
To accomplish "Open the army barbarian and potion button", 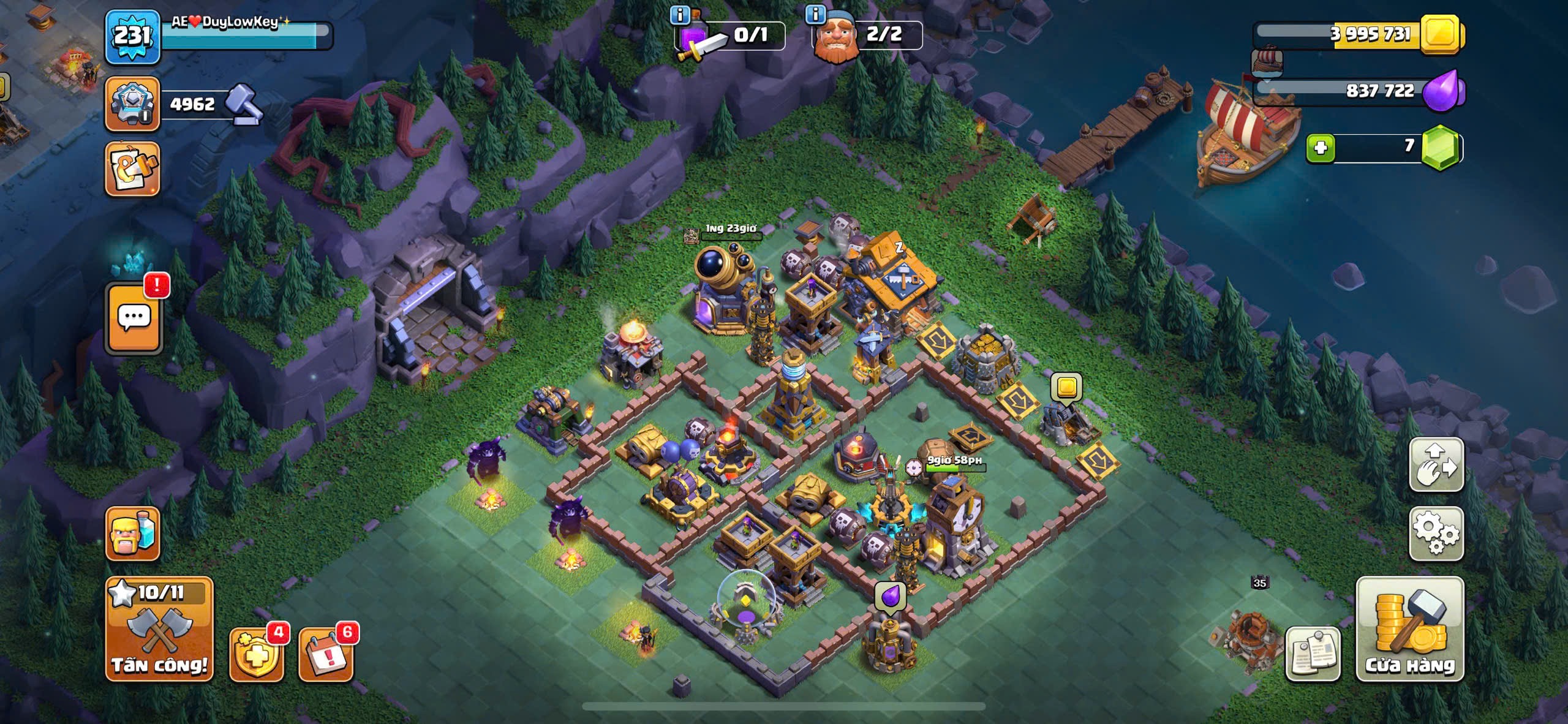I will pyautogui.click(x=132, y=534).
